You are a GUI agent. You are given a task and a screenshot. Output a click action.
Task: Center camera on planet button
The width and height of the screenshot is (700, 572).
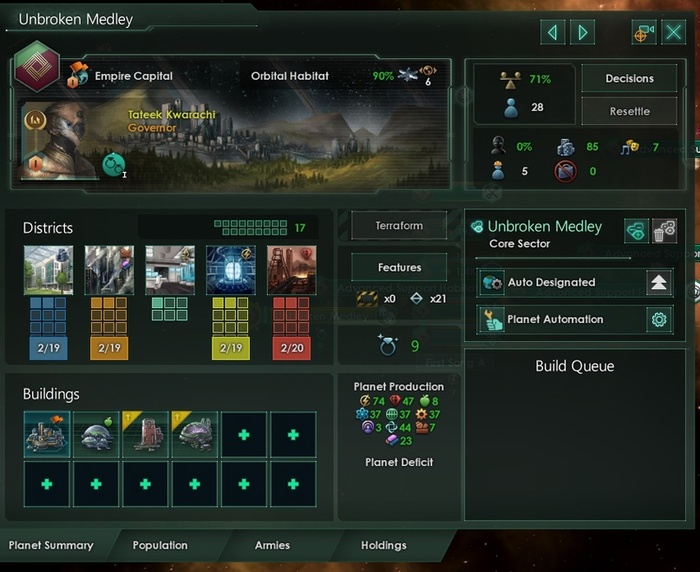point(645,32)
